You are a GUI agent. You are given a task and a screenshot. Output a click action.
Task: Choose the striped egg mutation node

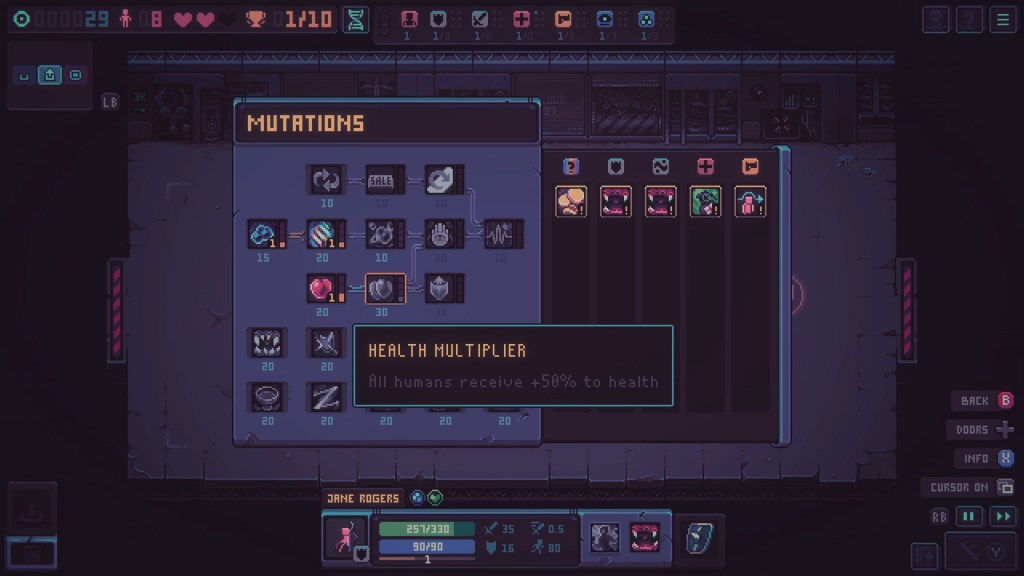[x=325, y=235]
